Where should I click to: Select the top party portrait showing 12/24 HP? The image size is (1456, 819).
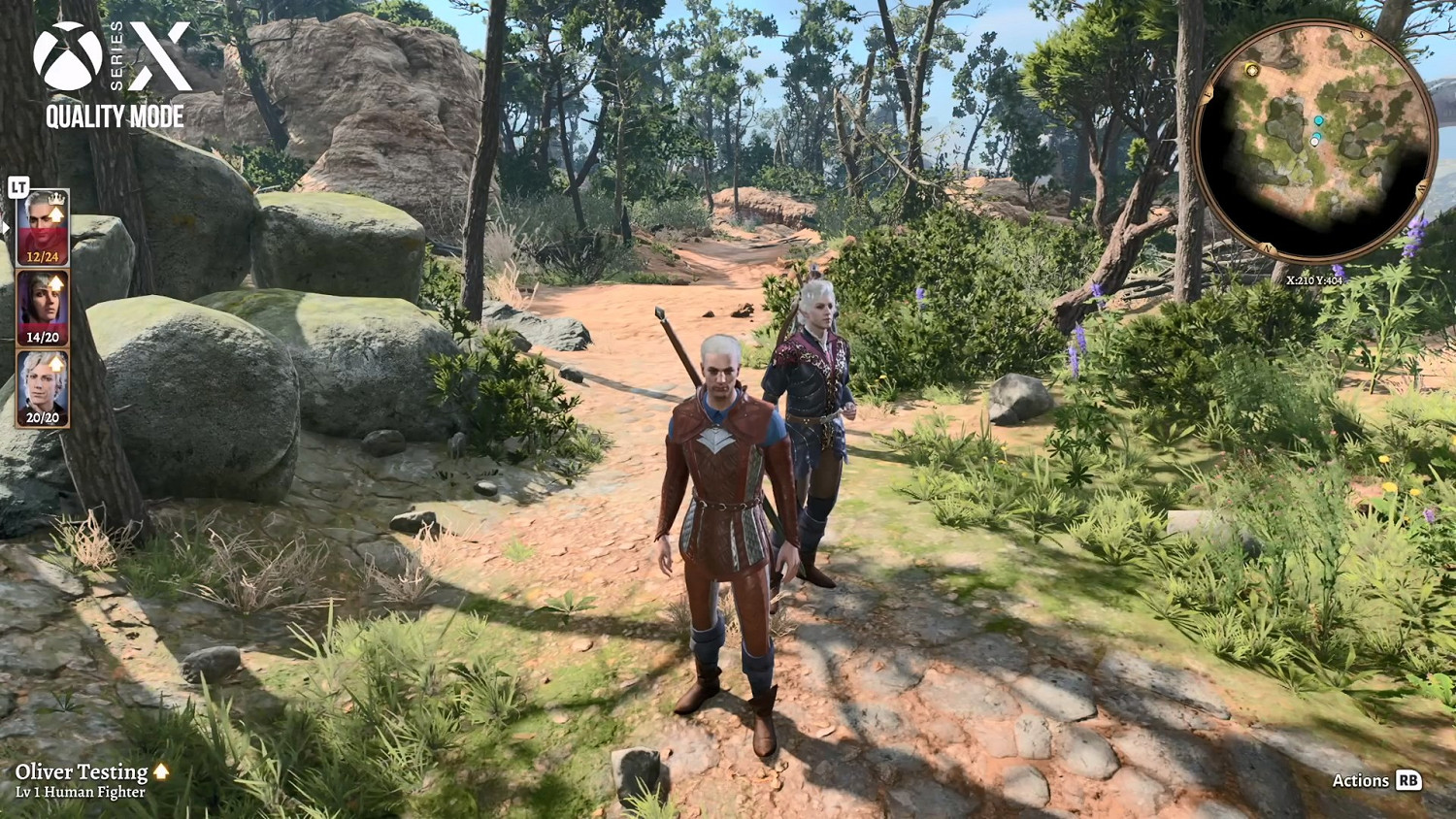pos(42,226)
